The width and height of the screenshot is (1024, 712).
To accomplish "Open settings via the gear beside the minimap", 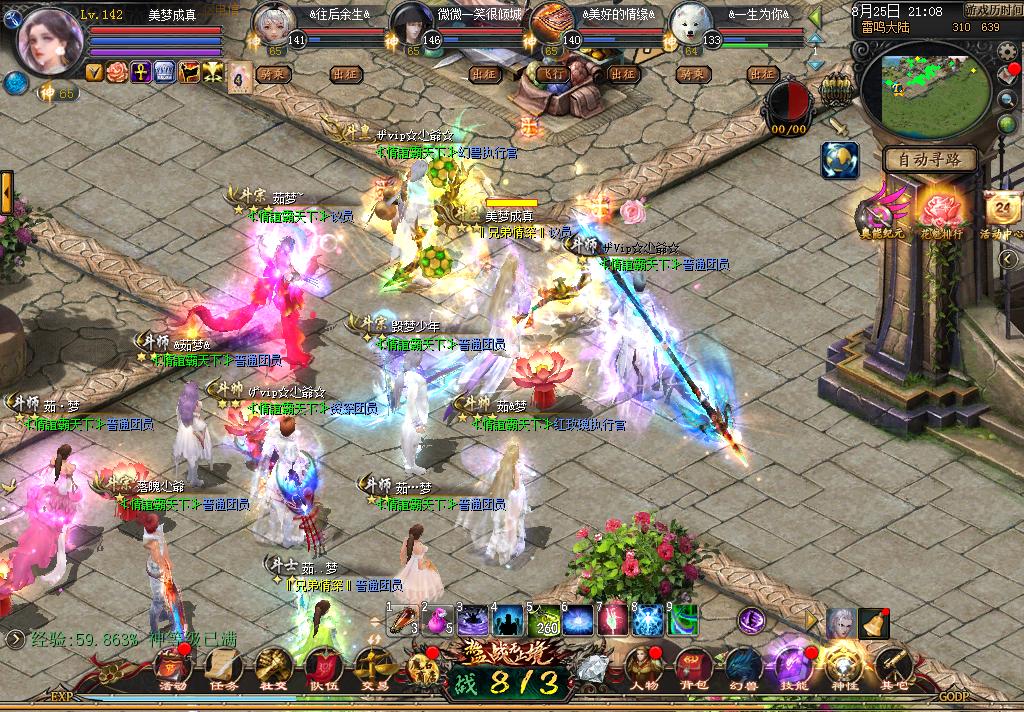I will pyautogui.click(x=1007, y=52).
